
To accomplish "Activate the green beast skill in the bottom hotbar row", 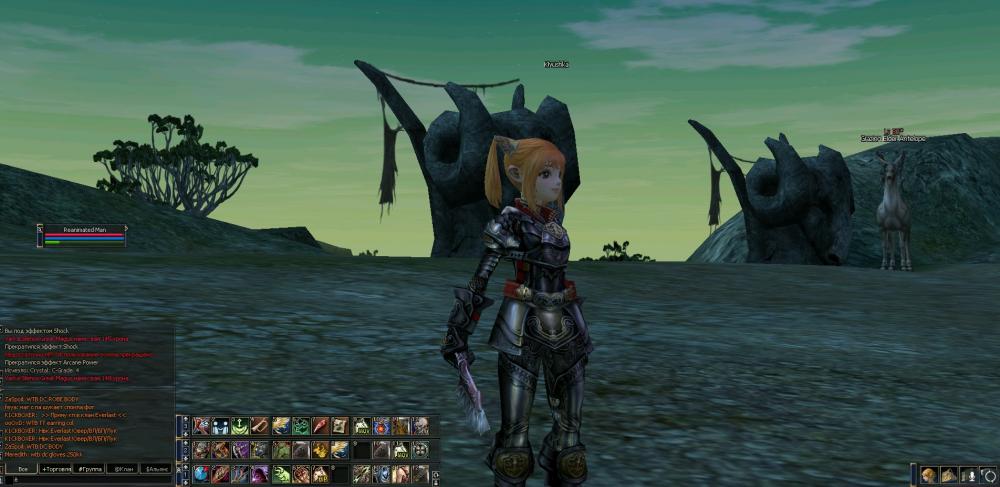I will tap(280, 473).
